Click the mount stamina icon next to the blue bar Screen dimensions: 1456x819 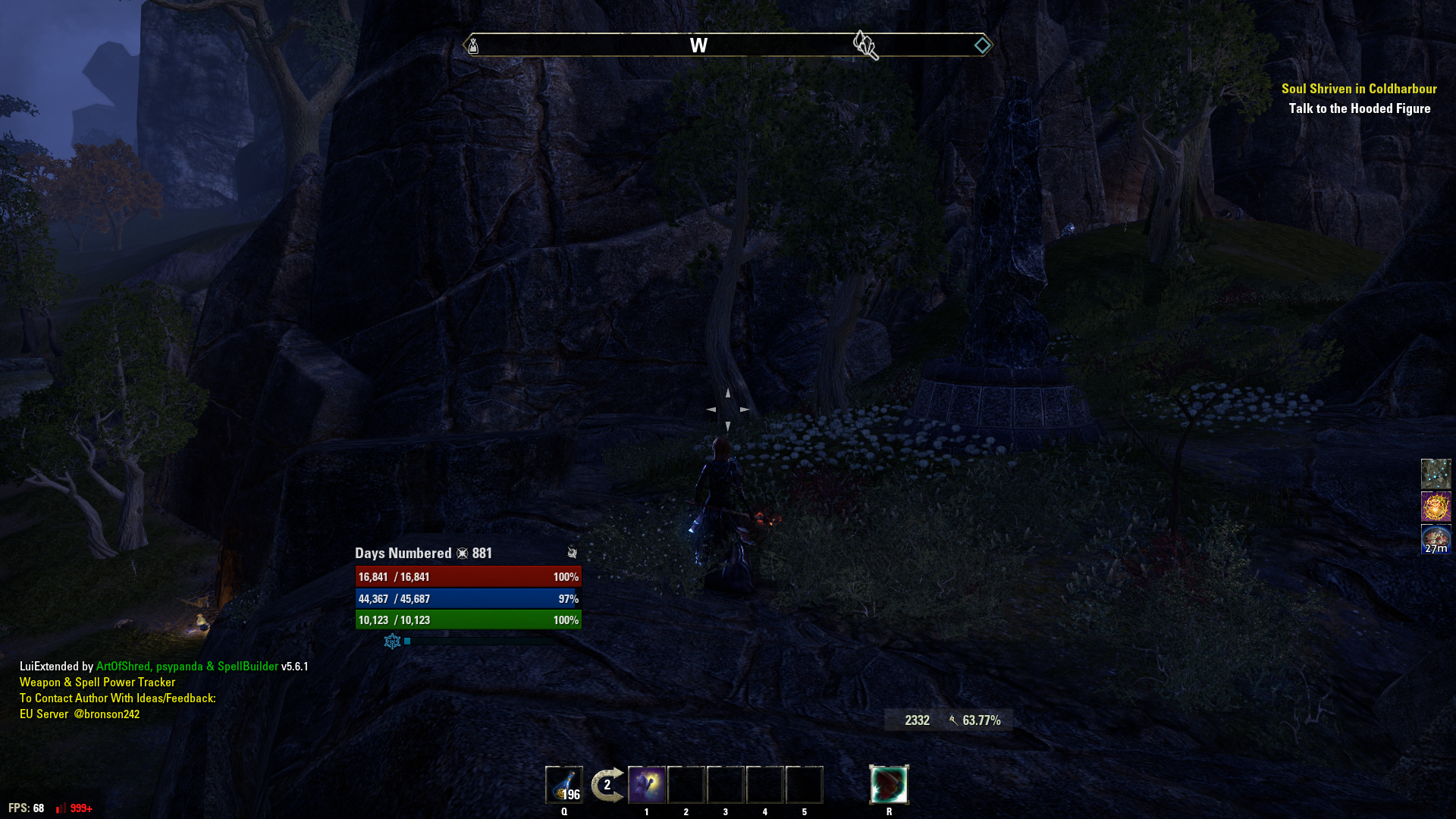391,642
